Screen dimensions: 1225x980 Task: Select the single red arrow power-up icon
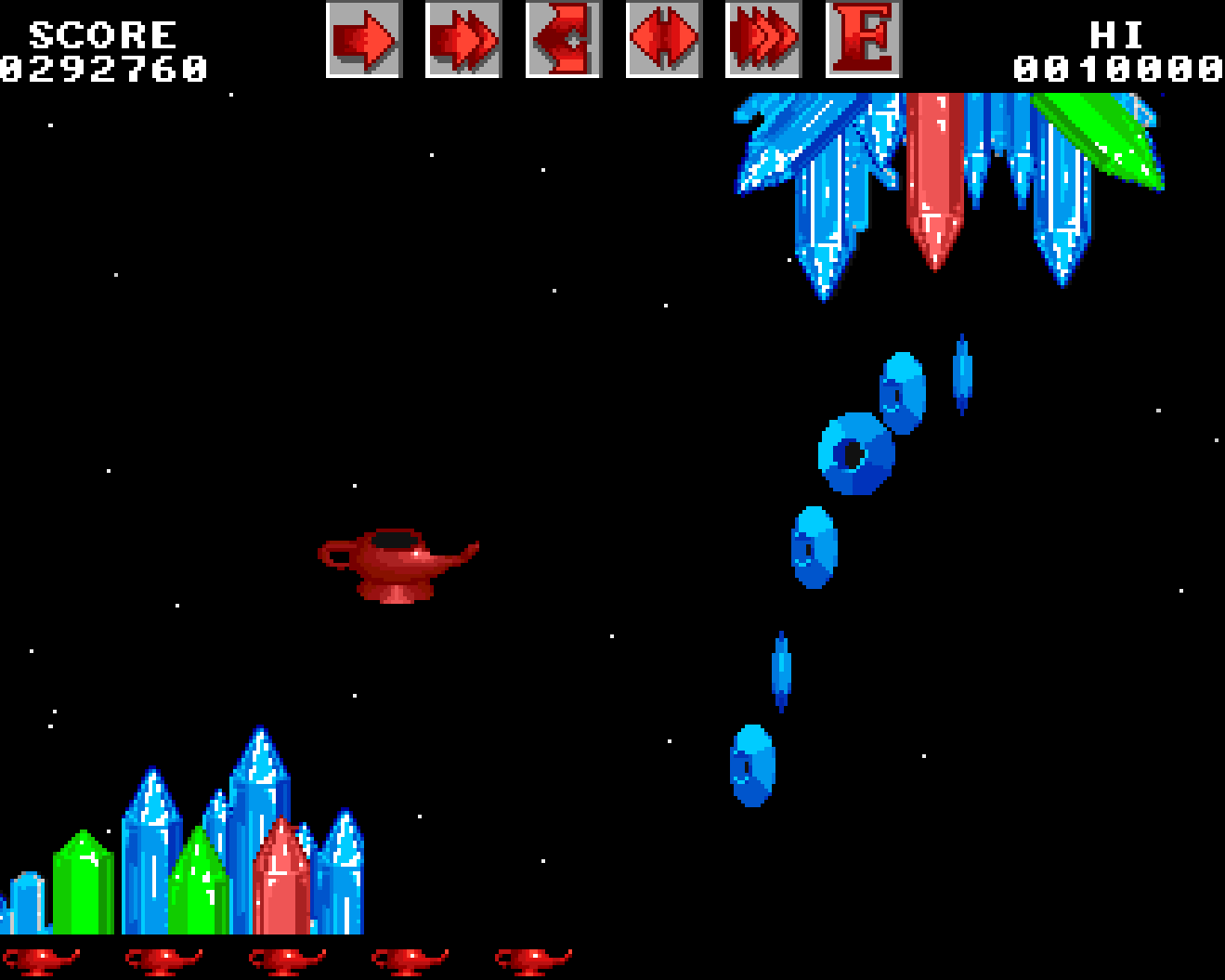[x=363, y=39]
